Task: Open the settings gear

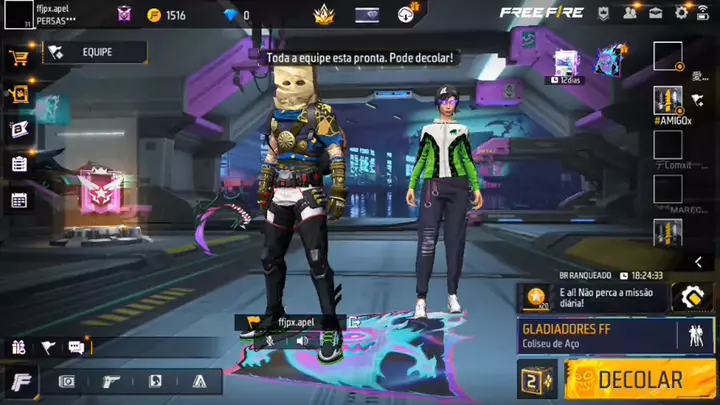Action: (681, 13)
